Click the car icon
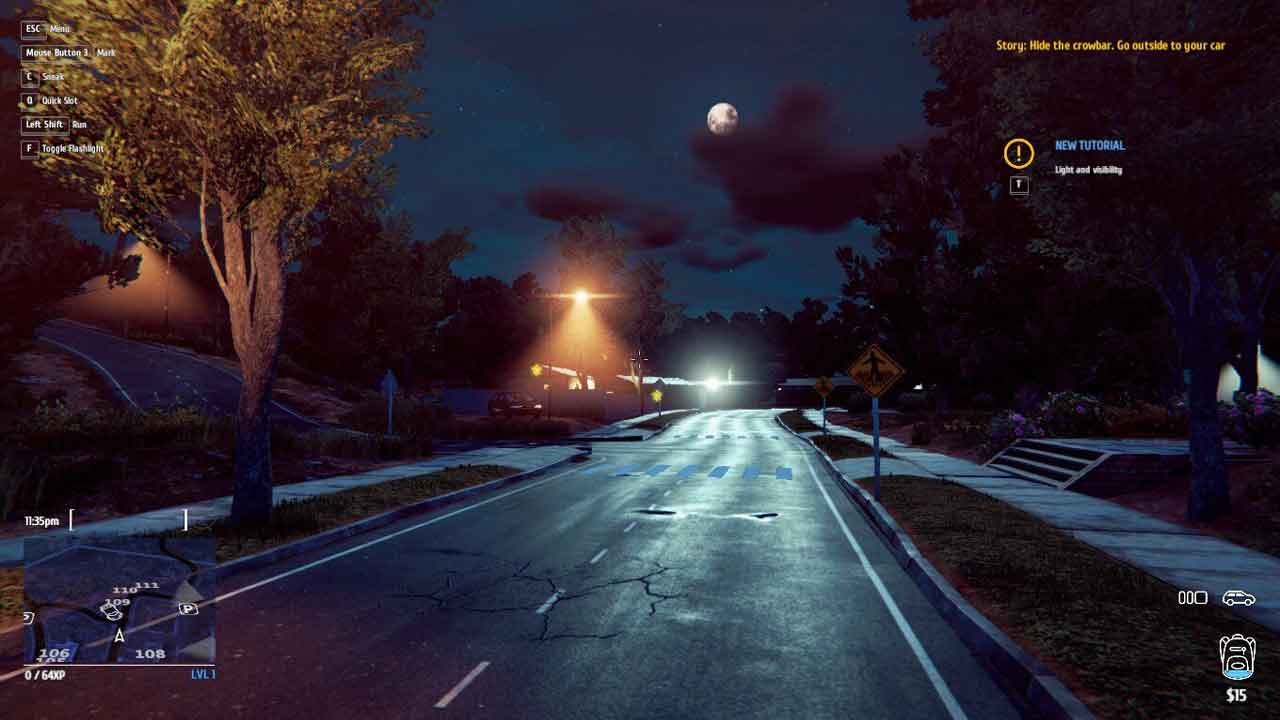The width and height of the screenshot is (1280, 720). click(x=1238, y=598)
